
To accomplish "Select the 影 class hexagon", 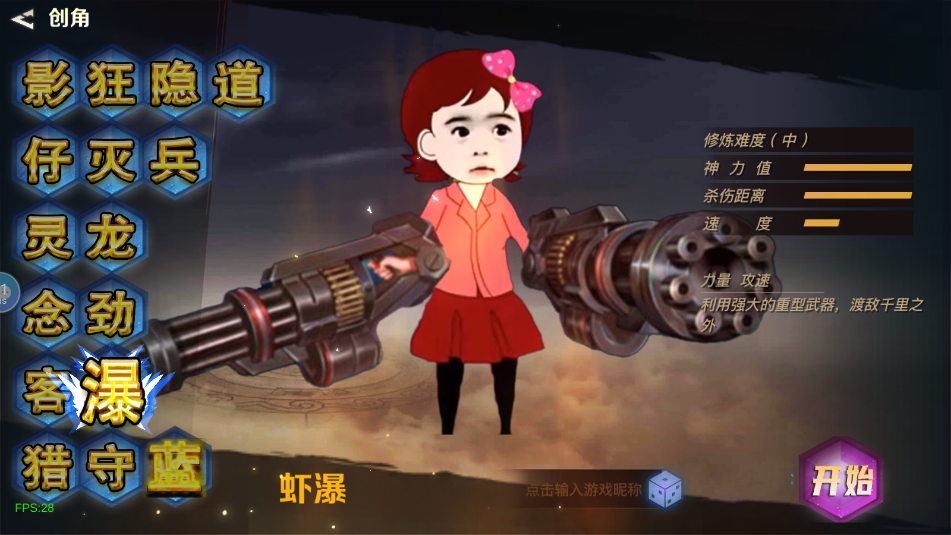I will coord(48,84).
